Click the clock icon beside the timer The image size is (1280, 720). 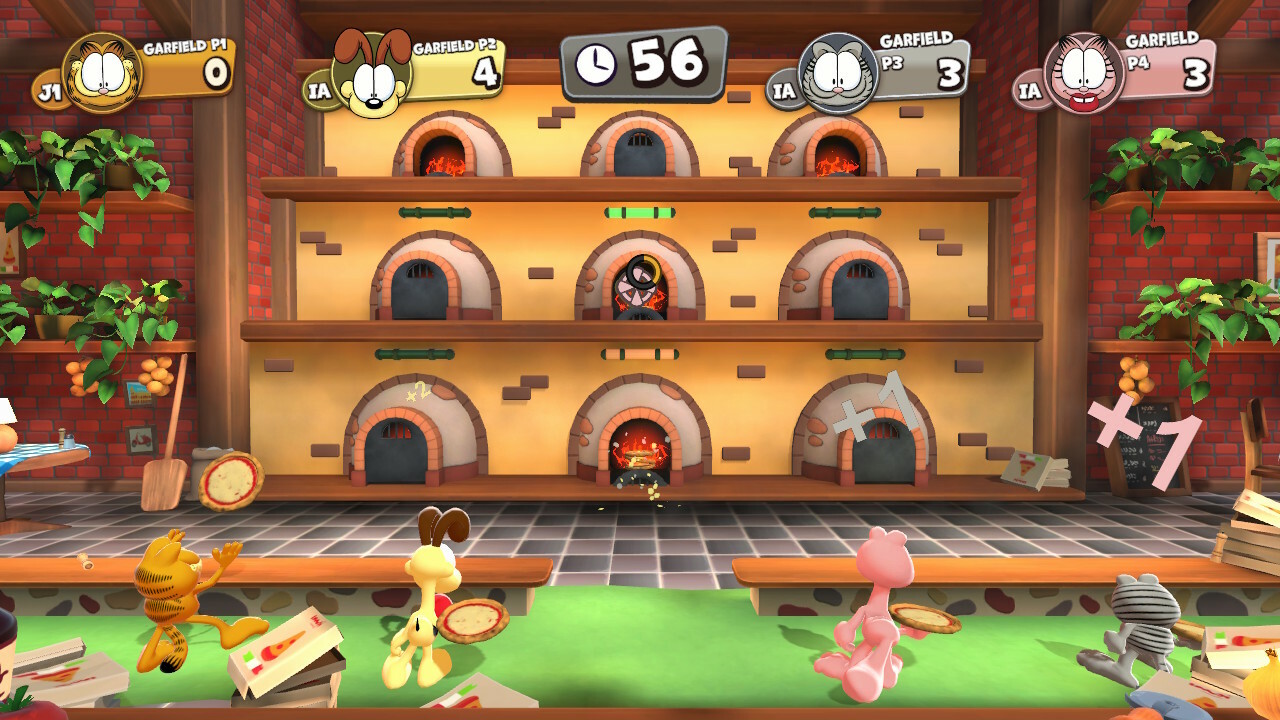pyautogui.click(x=597, y=62)
